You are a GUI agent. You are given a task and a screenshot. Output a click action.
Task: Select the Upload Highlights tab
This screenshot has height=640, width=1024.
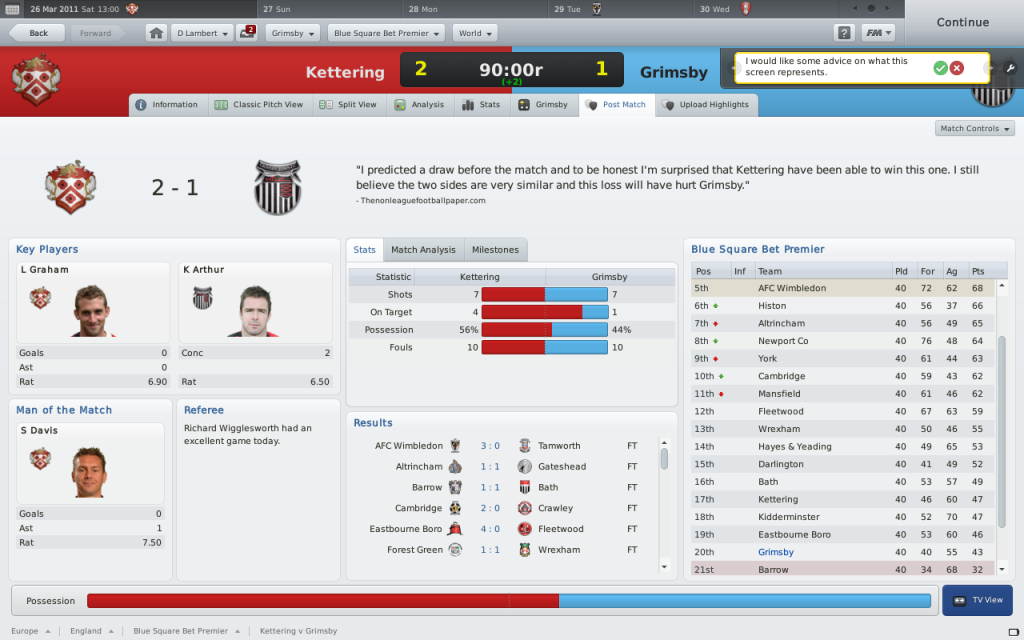point(706,105)
